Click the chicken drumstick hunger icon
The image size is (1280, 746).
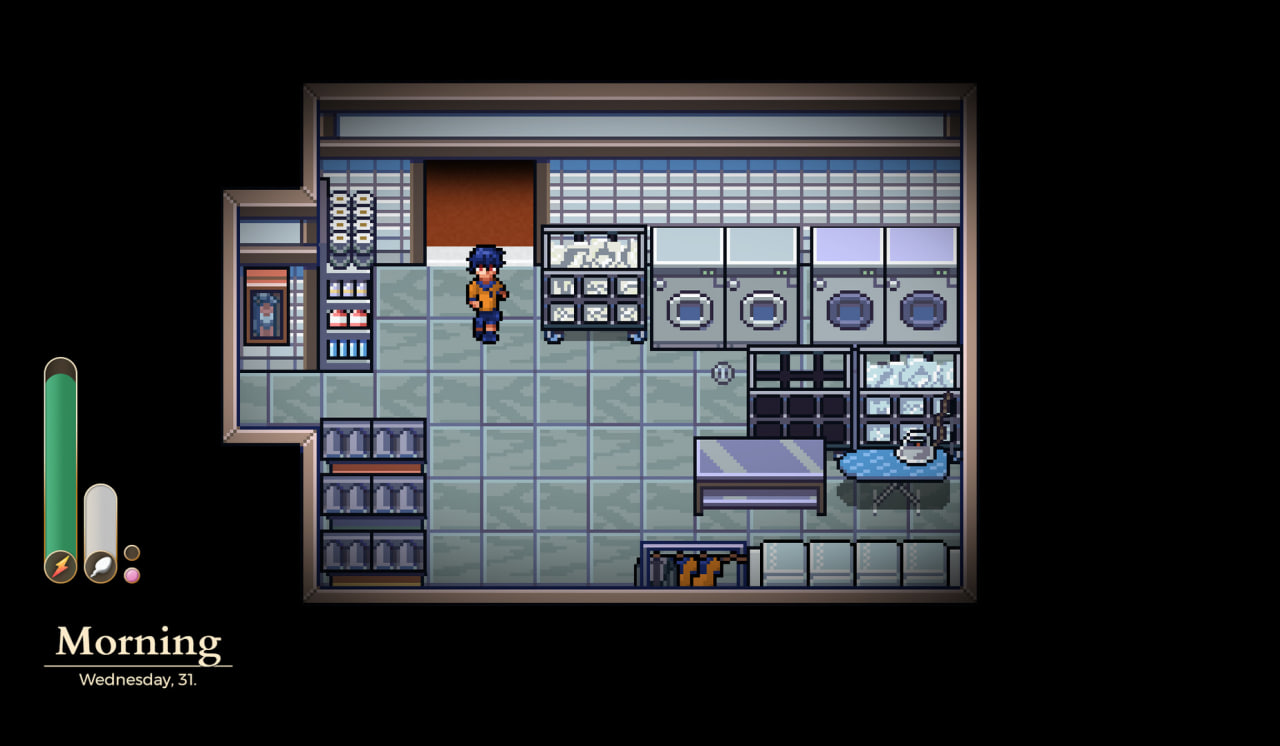tap(100, 567)
